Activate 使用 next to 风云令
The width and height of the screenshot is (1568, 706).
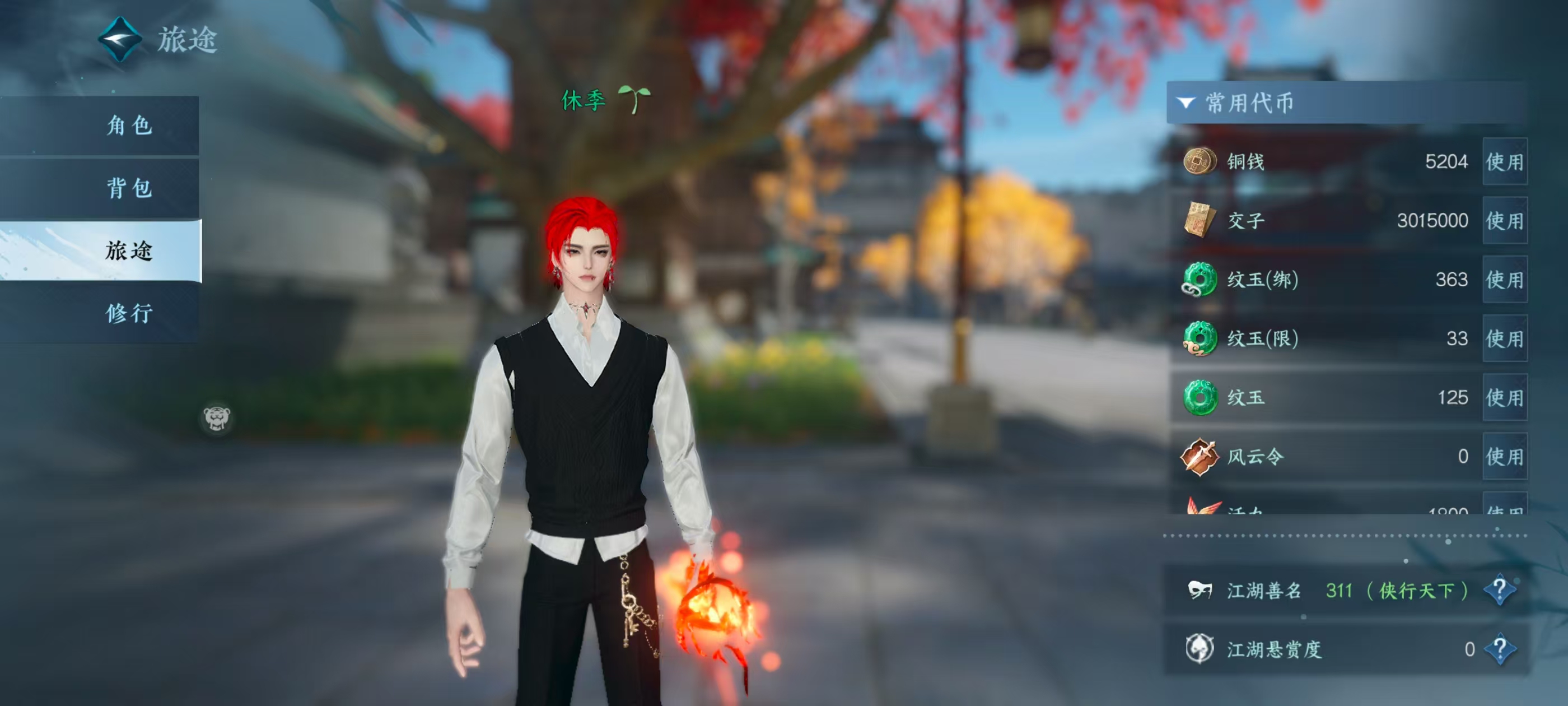point(1504,456)
